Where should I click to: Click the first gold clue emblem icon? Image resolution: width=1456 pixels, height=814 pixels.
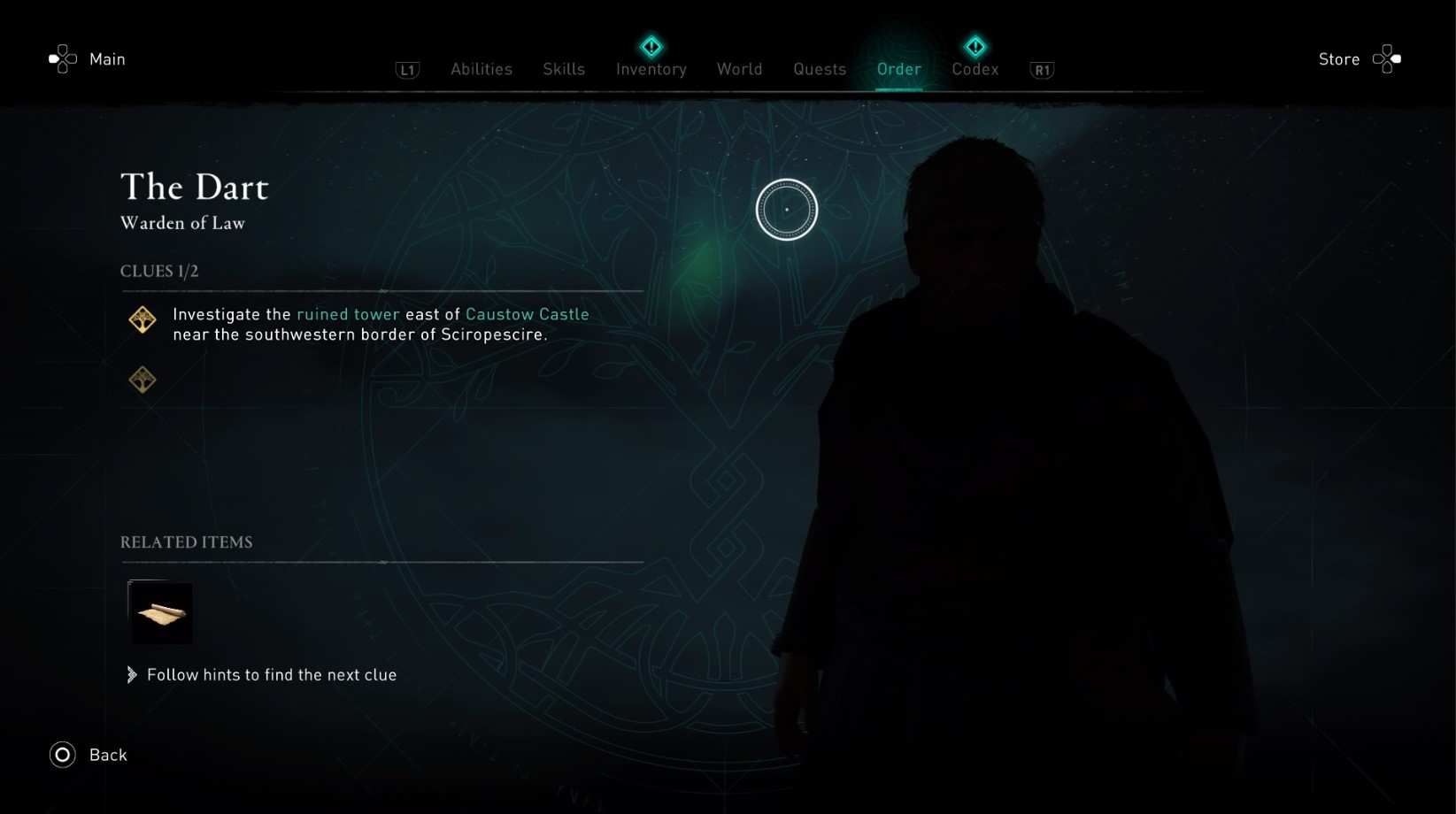[x=142, y=319]
